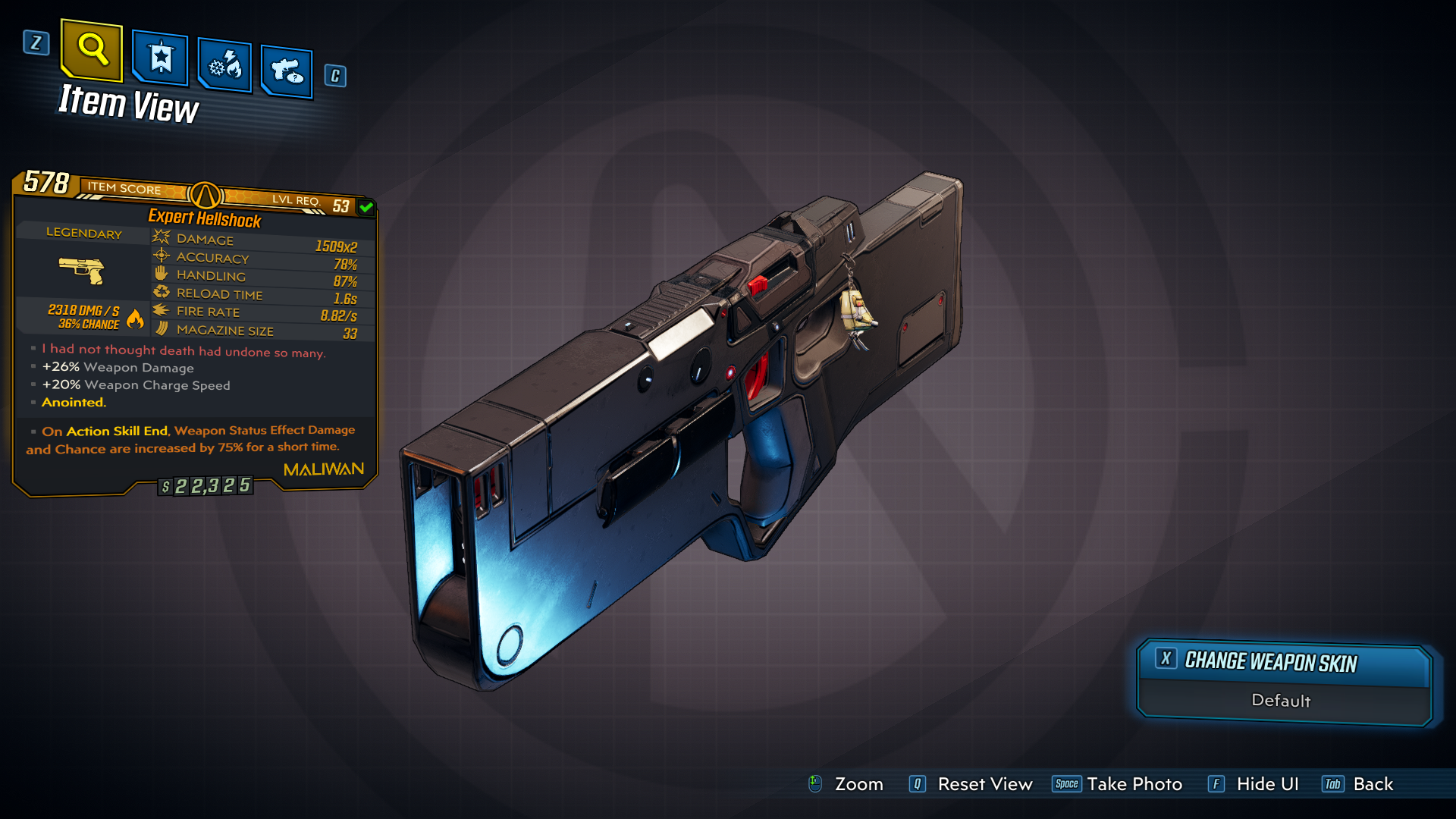Click the Change Weapon Skin button
Screen dimensions: 1456x819
tap(1283, 662)
